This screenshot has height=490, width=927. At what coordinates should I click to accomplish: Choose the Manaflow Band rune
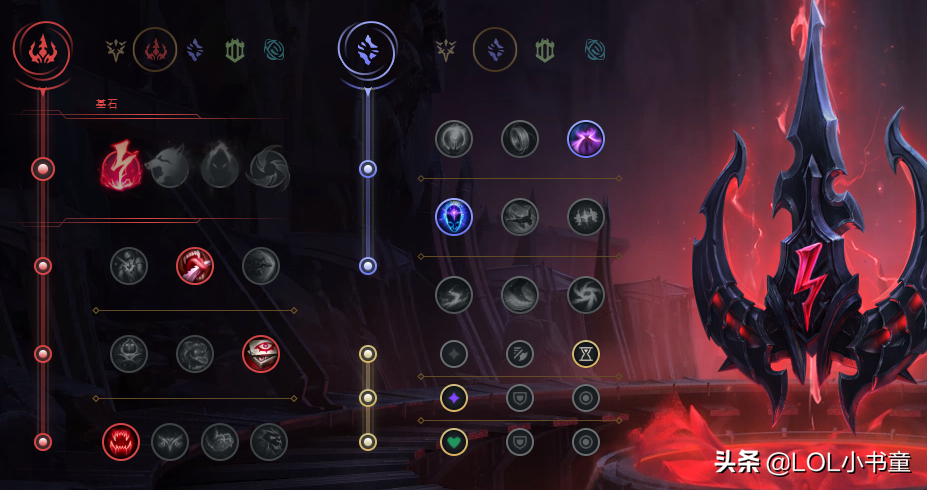[x=520, y=139]
